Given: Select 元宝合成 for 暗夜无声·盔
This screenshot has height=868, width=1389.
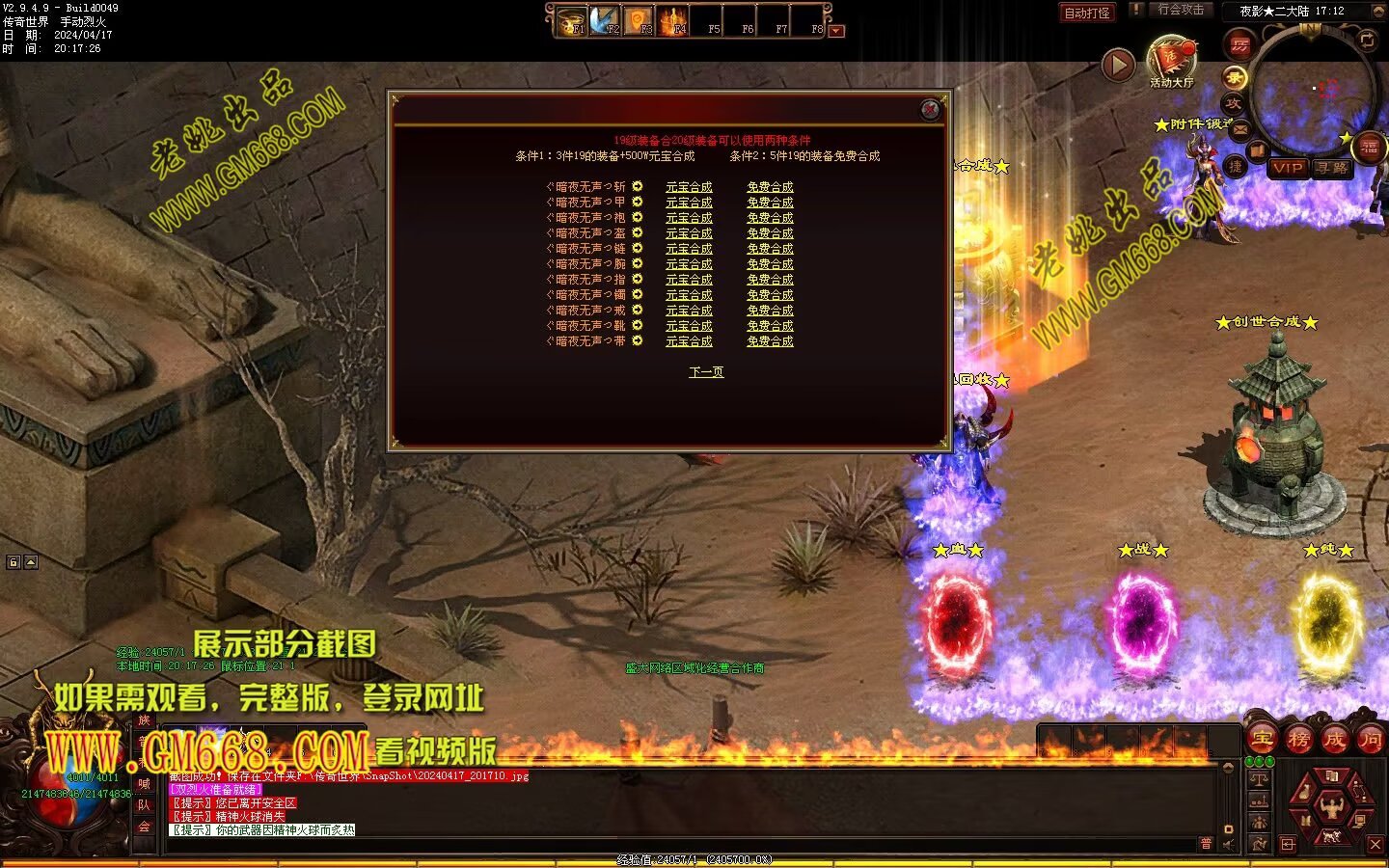Looking at the screenshot, I should click(689, 233).
